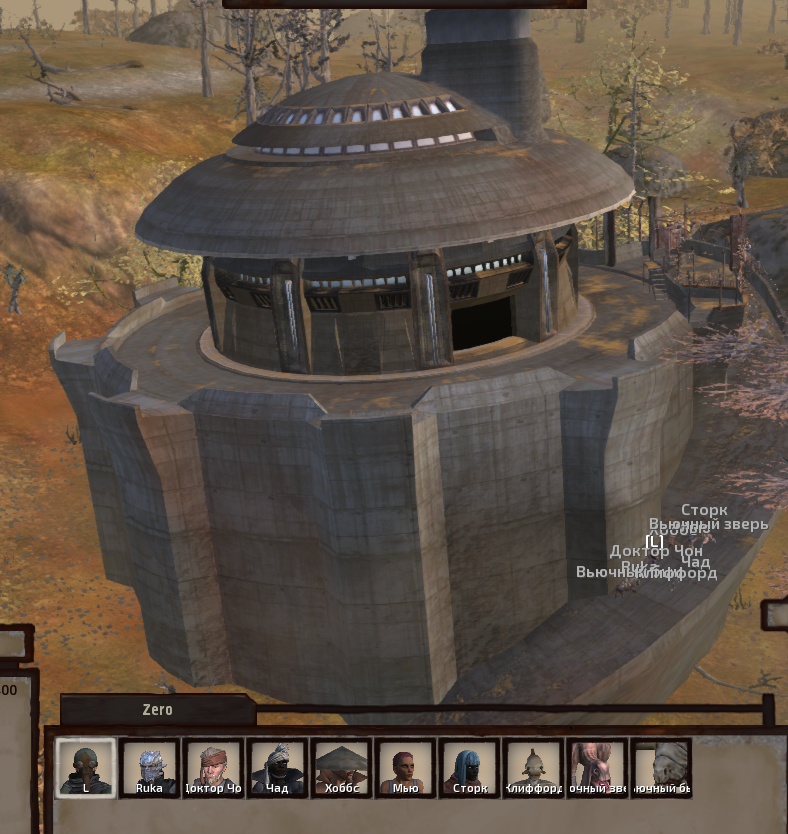The image size is (788, 834).
Task: Select the Мью character portrait
Action: coord(405,768)
